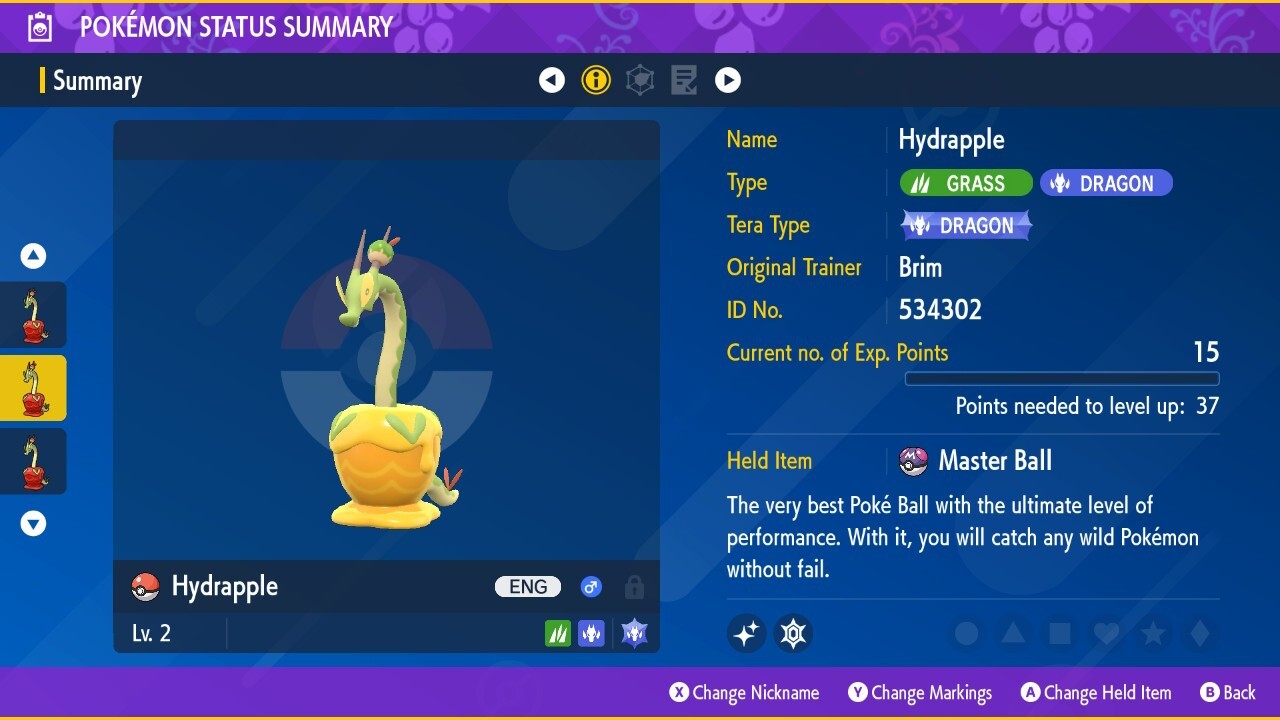Click the male gender symbol icon

(x=591, y=587)
